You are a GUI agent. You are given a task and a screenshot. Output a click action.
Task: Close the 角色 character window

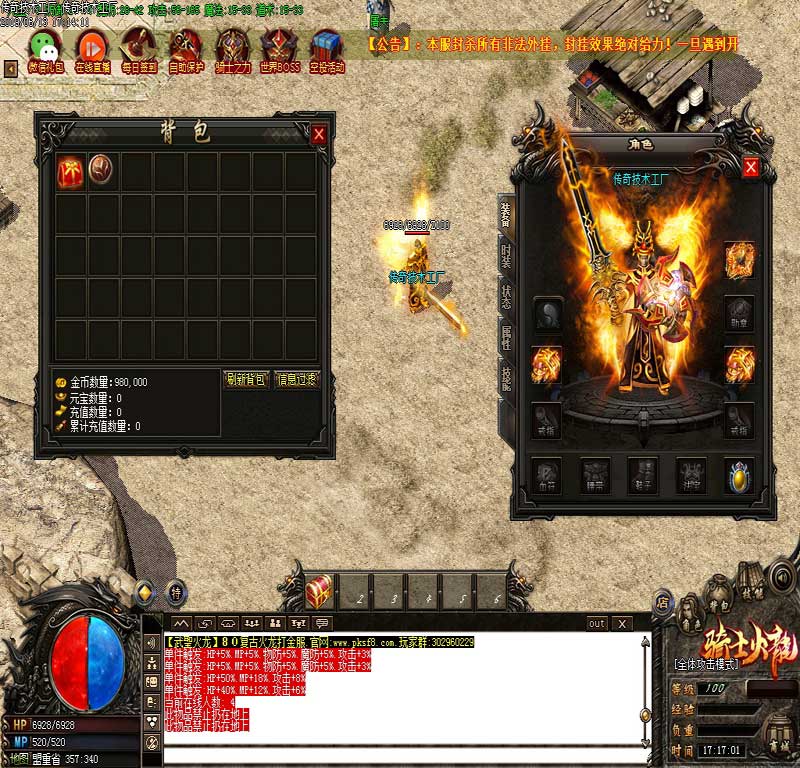[750, 166]
